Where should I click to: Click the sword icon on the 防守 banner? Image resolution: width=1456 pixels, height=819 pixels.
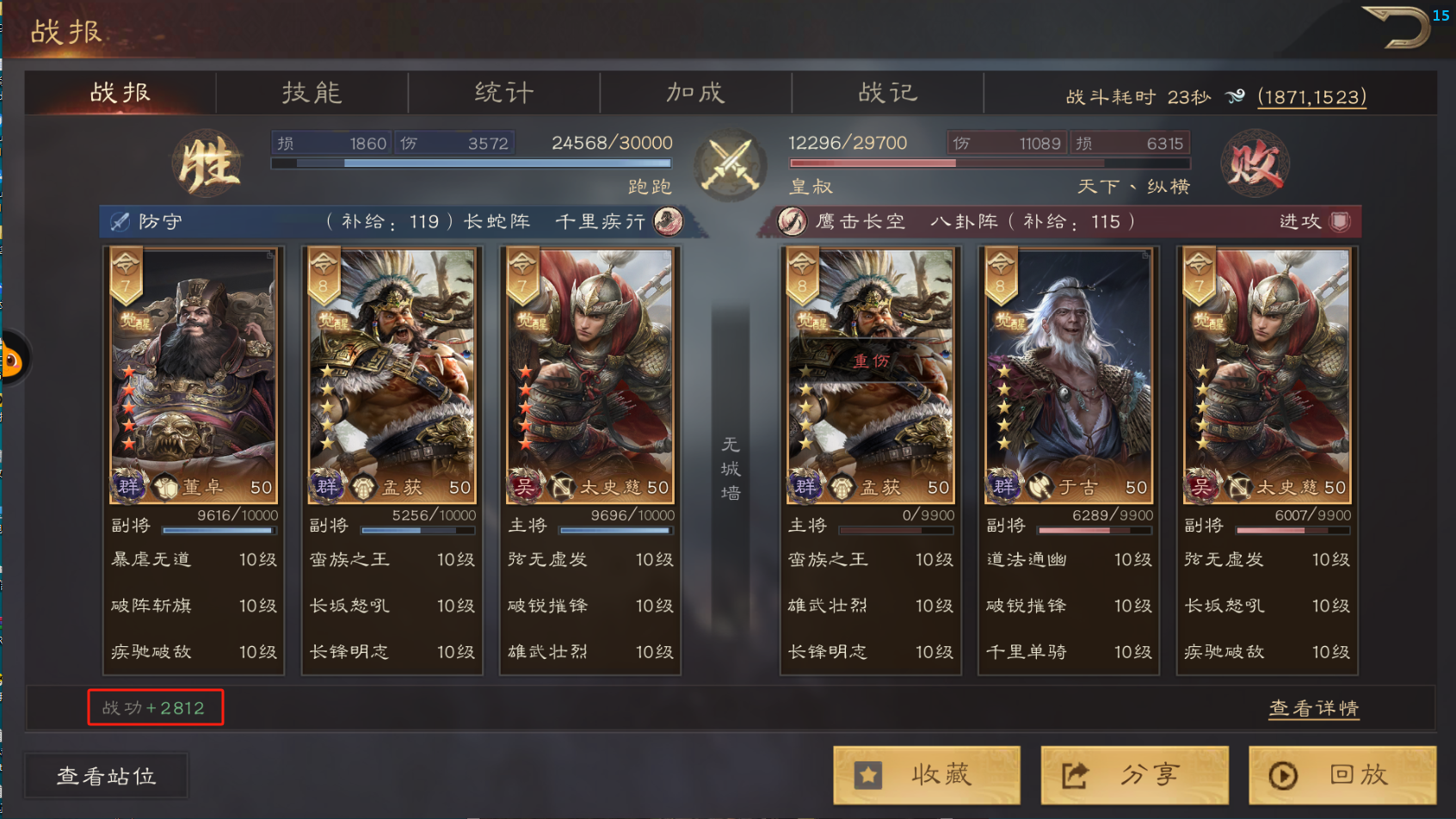pos(119,221)
